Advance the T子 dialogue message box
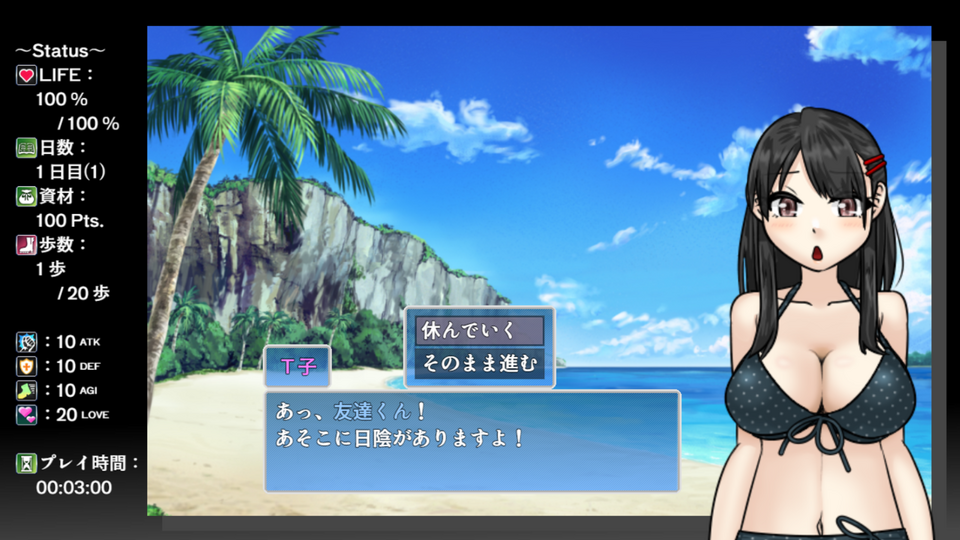 click(471, 440)
